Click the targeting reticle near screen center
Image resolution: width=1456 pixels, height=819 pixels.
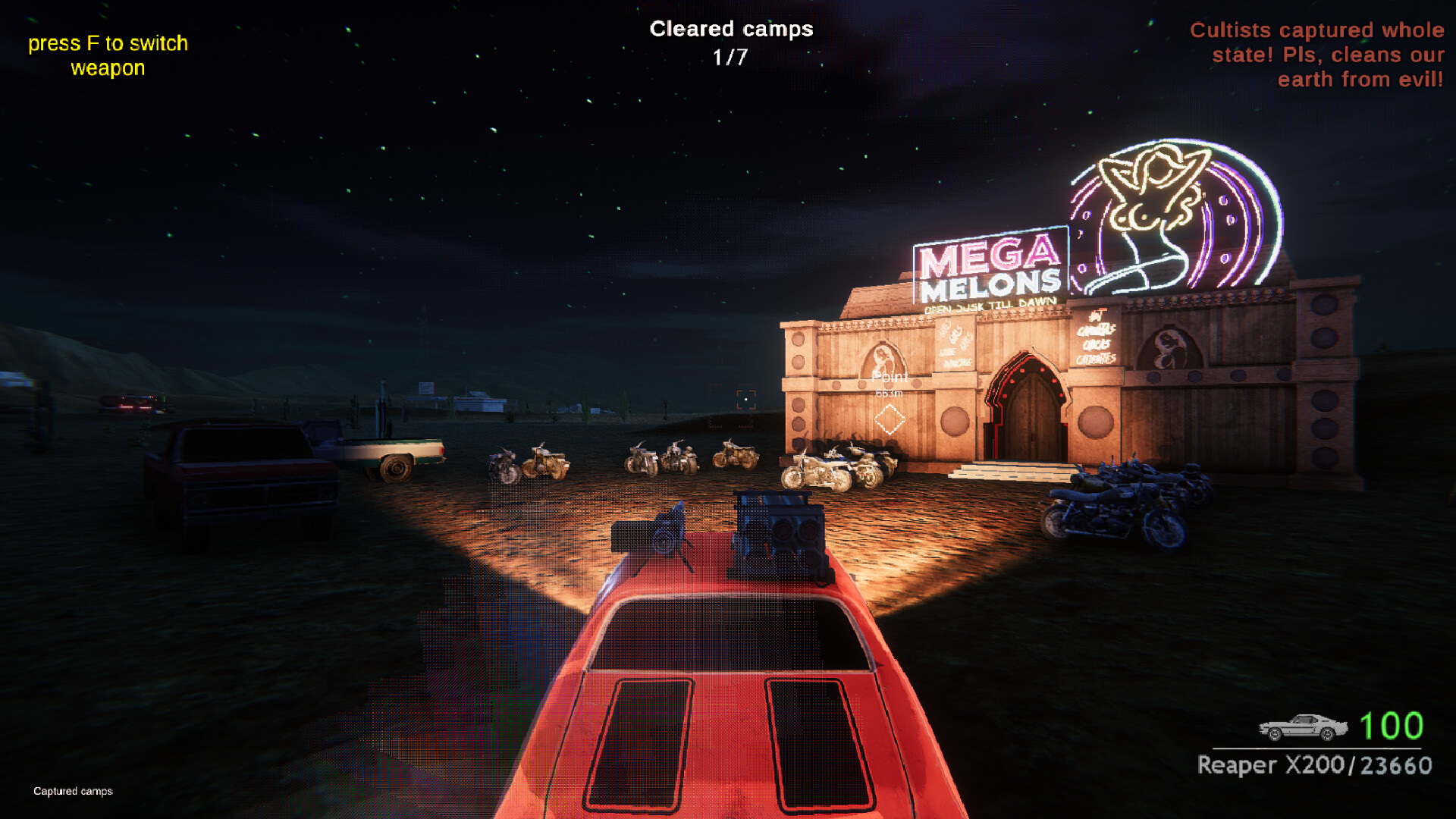746,400
